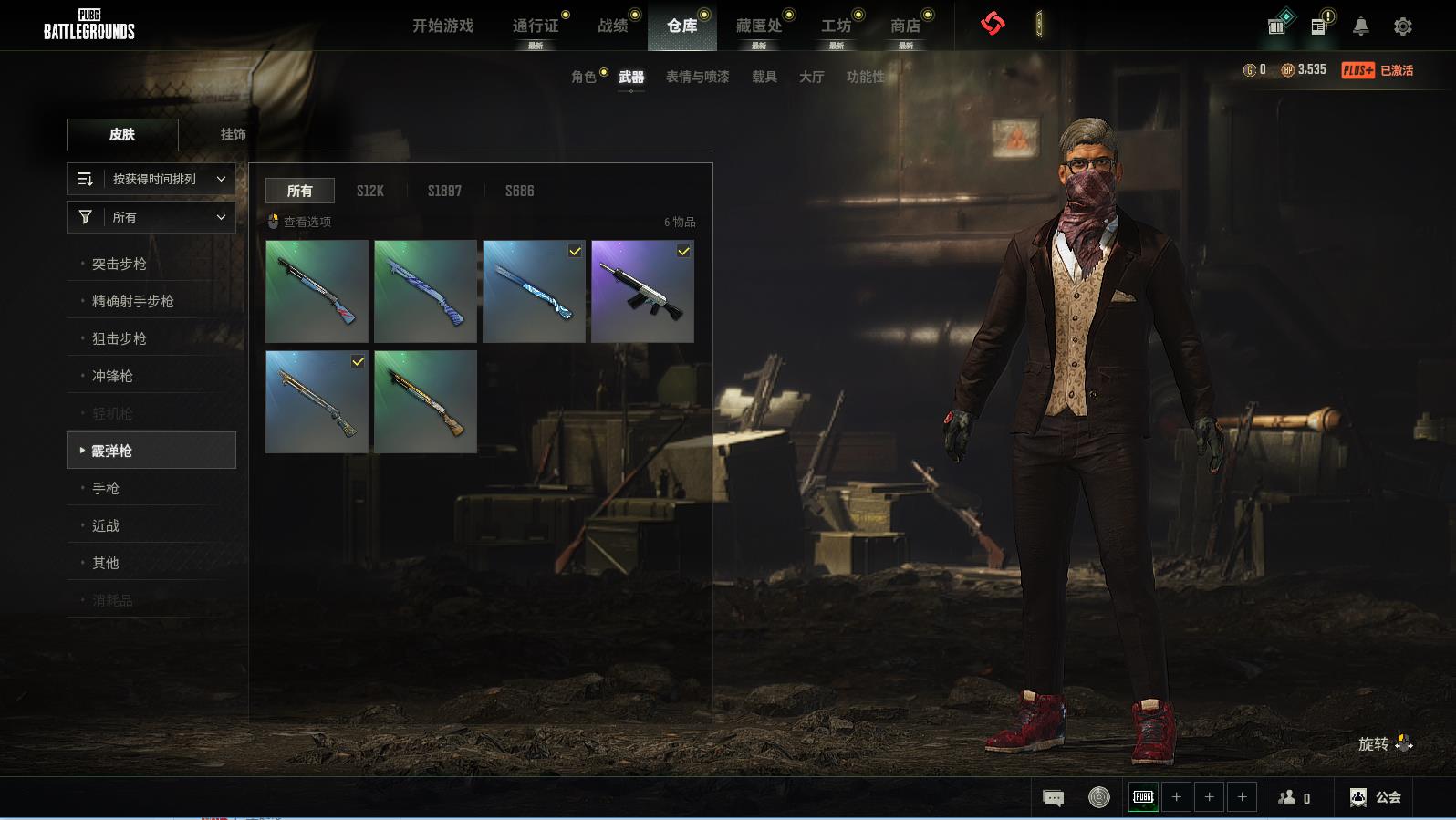Viewport: 1456px width, 820px height.
Task: Open the settings gear icon
Action: coord(1403,26)
